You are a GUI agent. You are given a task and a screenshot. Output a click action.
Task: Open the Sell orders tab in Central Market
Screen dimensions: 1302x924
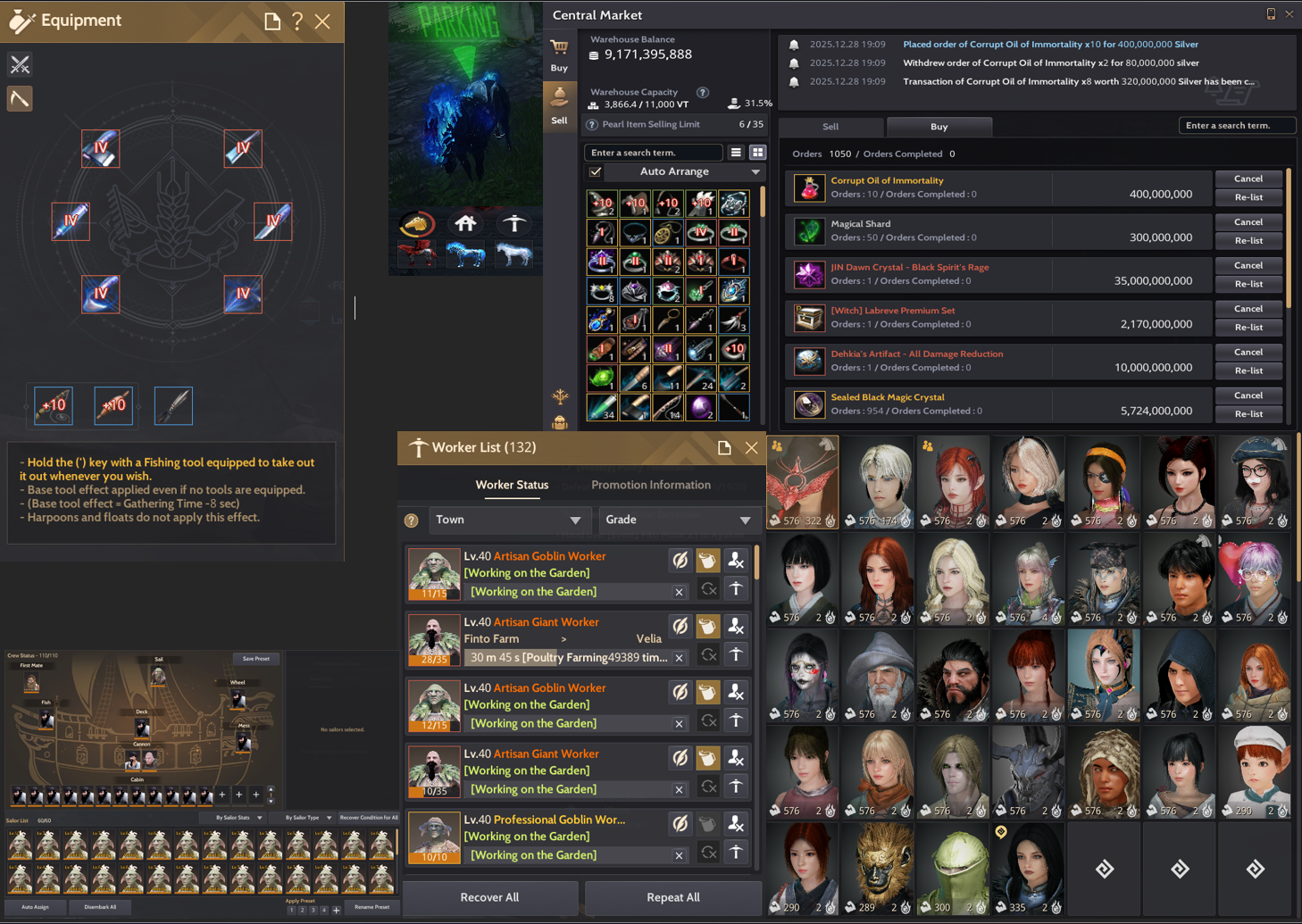click(830, 127)
